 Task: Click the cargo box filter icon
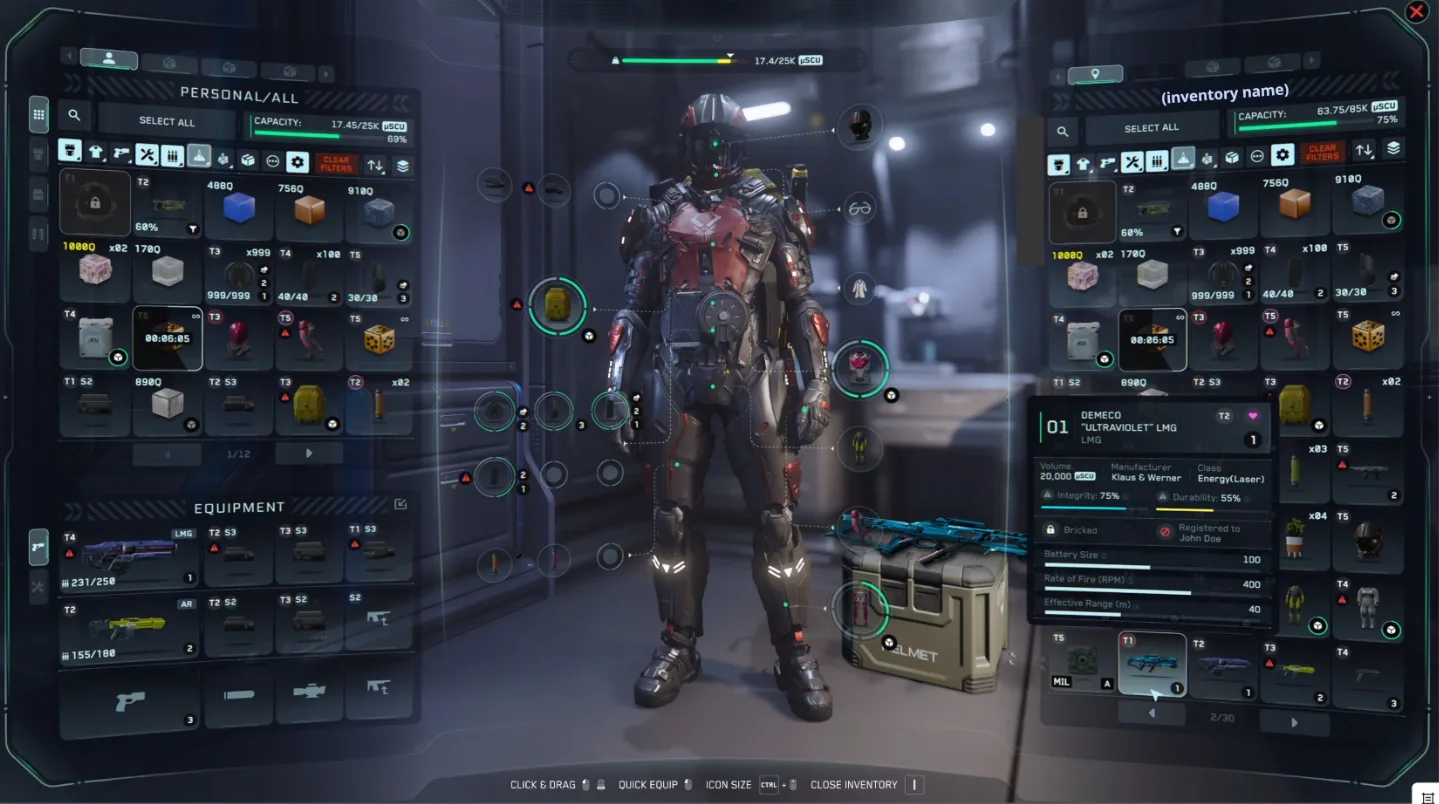tap(248, 159)
